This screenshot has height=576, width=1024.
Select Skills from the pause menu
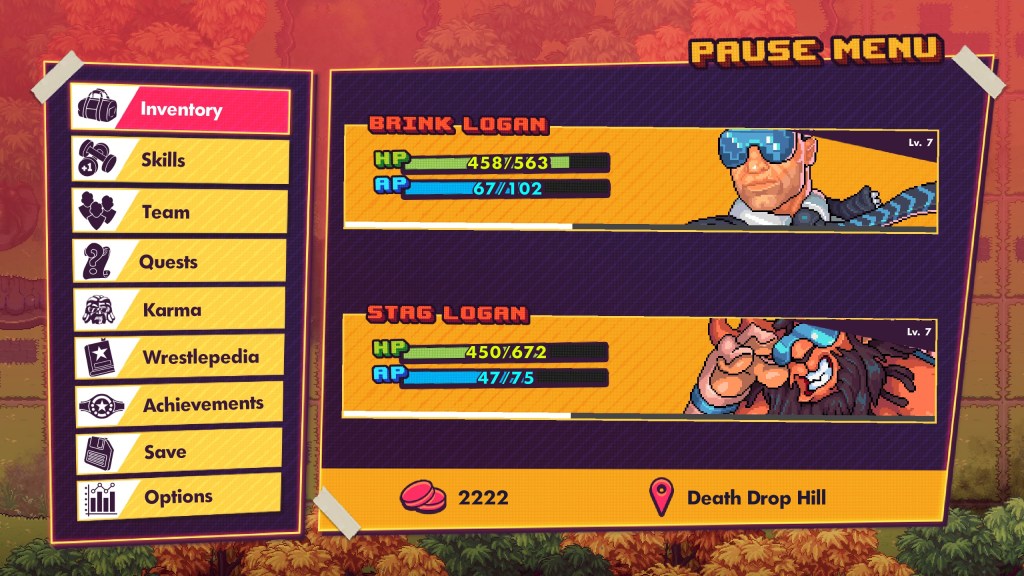click(x=180, y=160)
